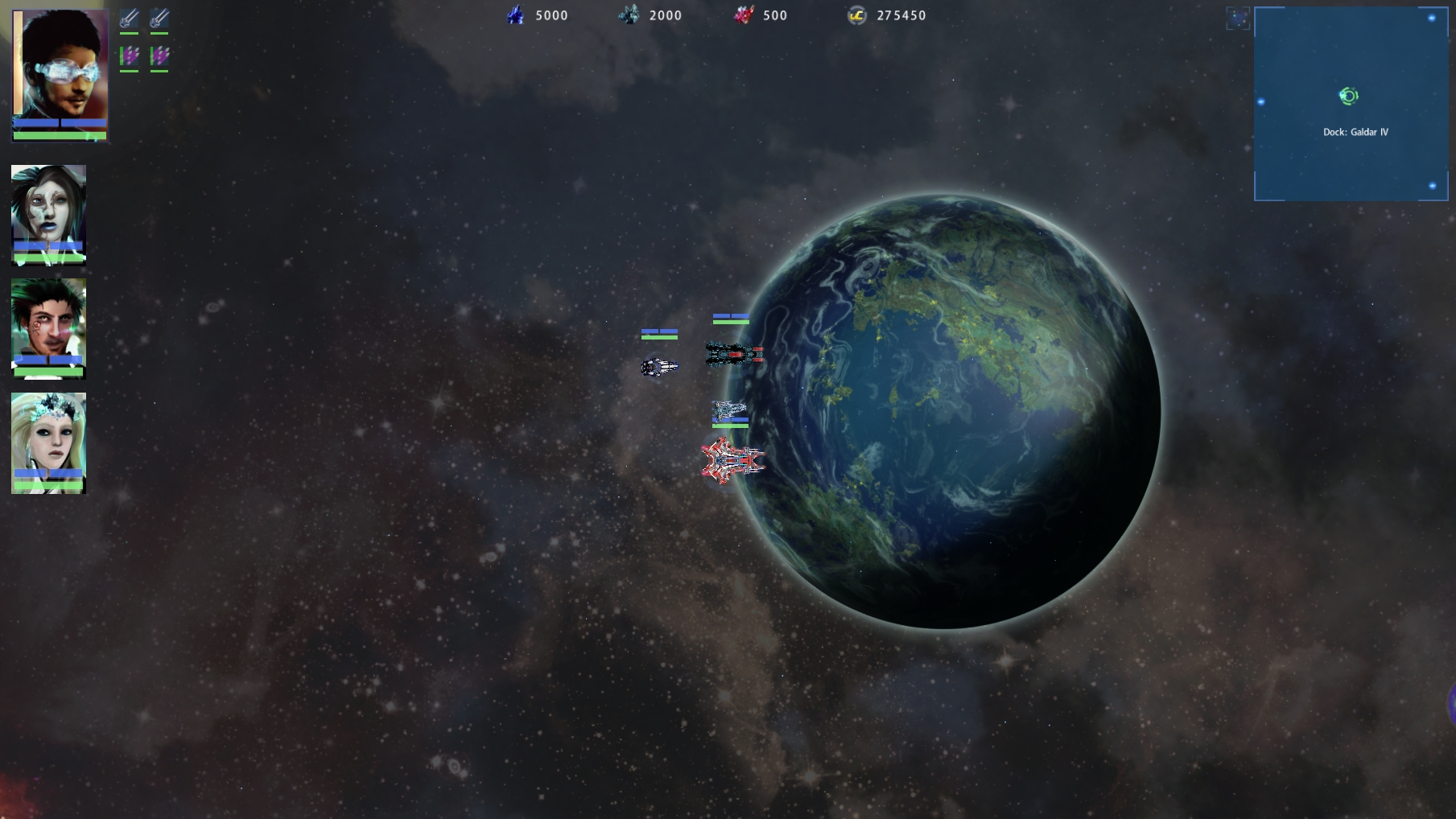Choose the green-haired man crew portrait
The width and height of the screenshot is (1456, 819).
[48, 321]
